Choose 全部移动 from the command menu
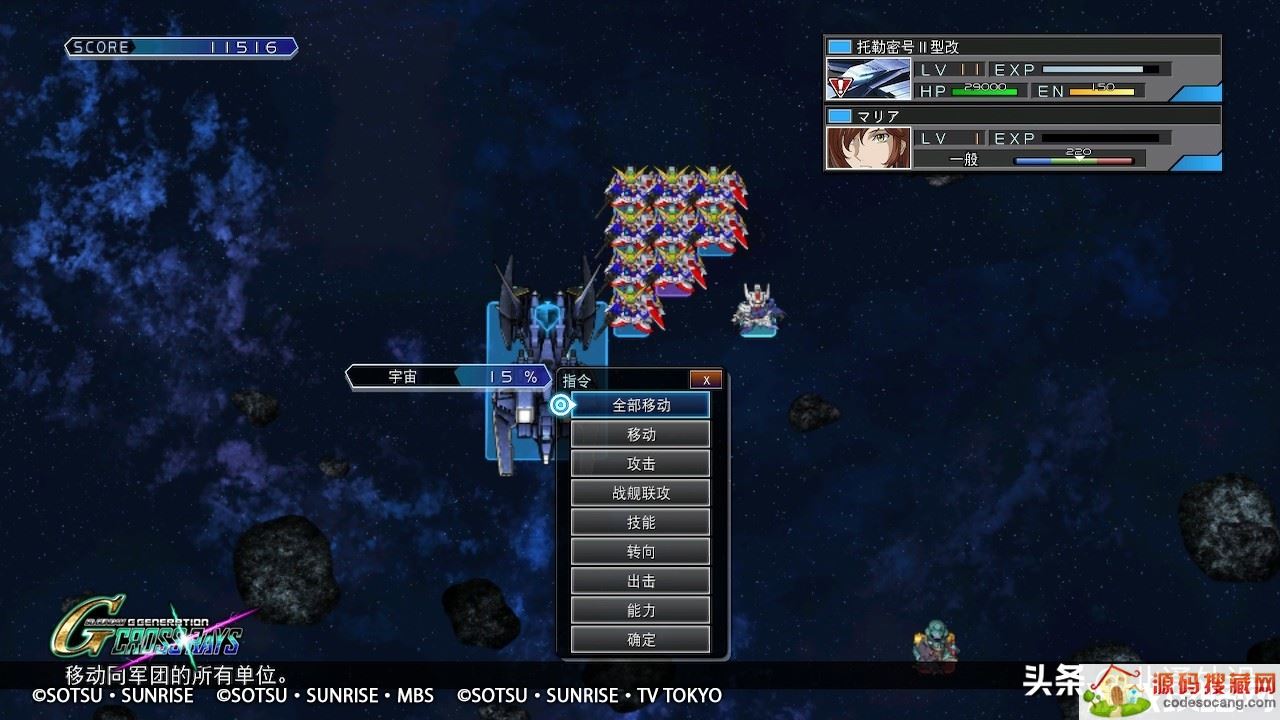 [x=641, y=405]
